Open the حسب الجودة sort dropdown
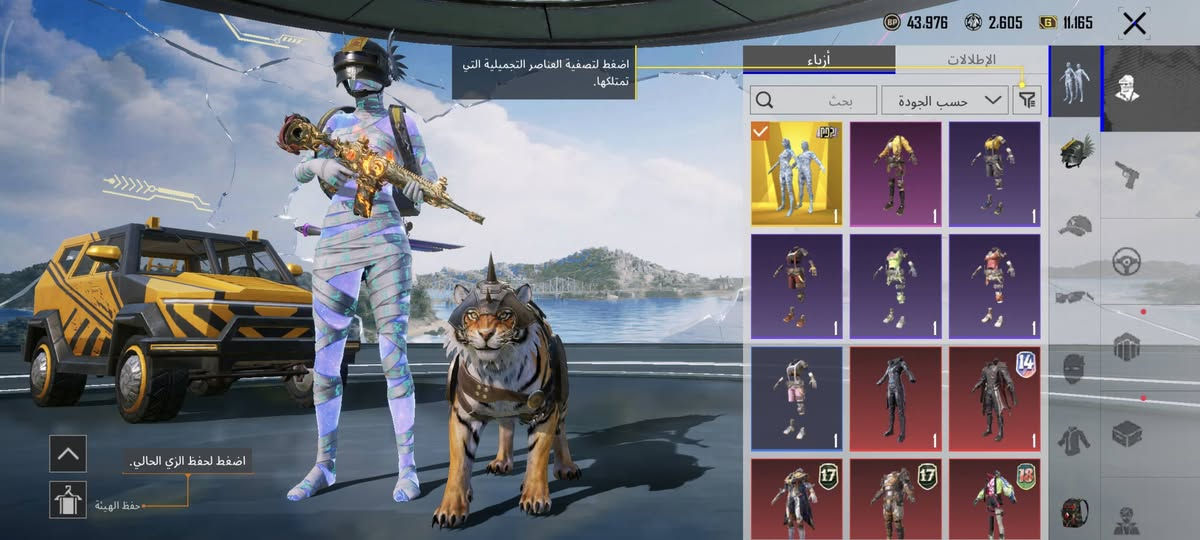Viewport: 1200px width, 540px height. 944,100
